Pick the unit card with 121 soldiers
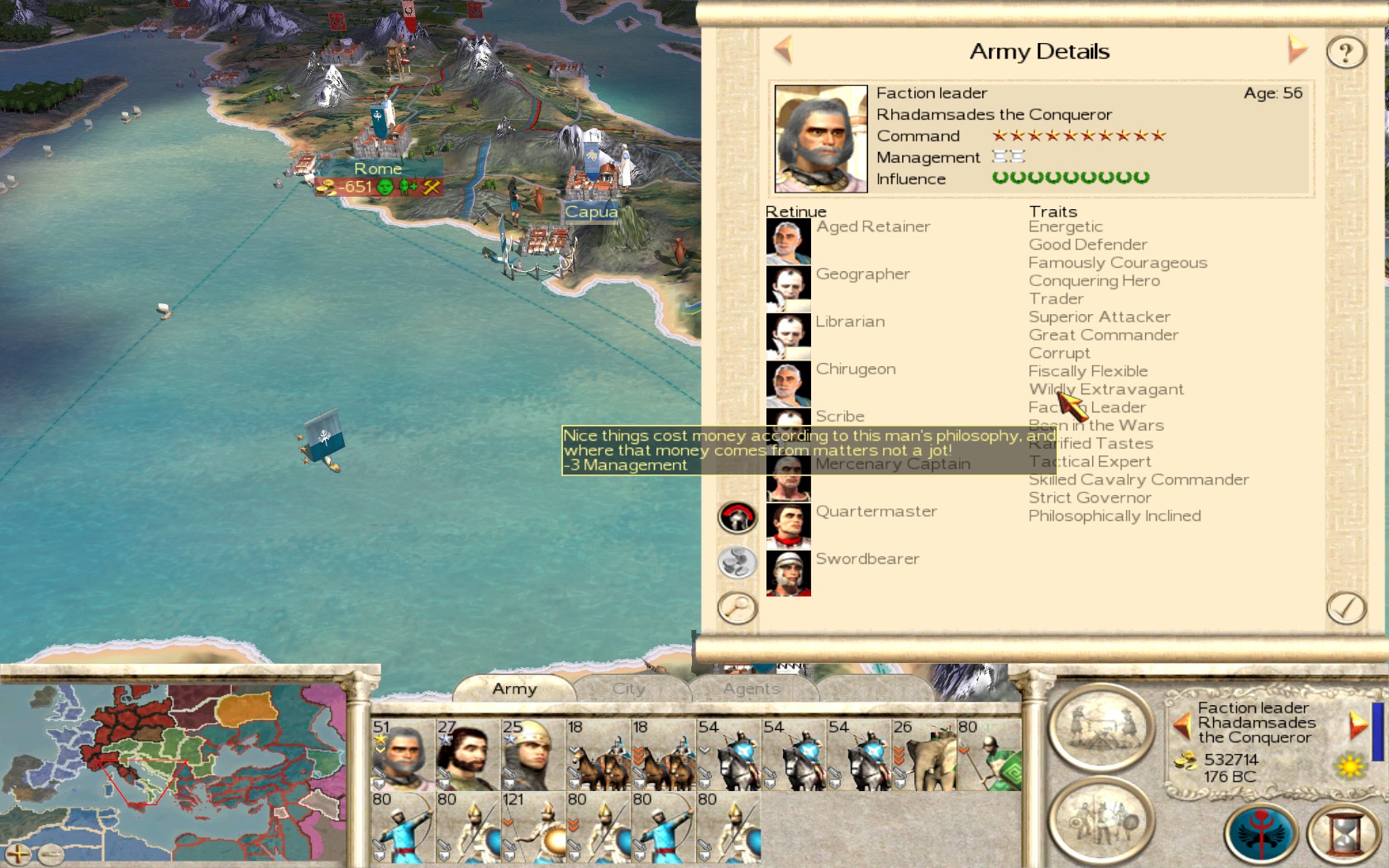Screen dimensions: 1389x868 click(x=532, y=827)
